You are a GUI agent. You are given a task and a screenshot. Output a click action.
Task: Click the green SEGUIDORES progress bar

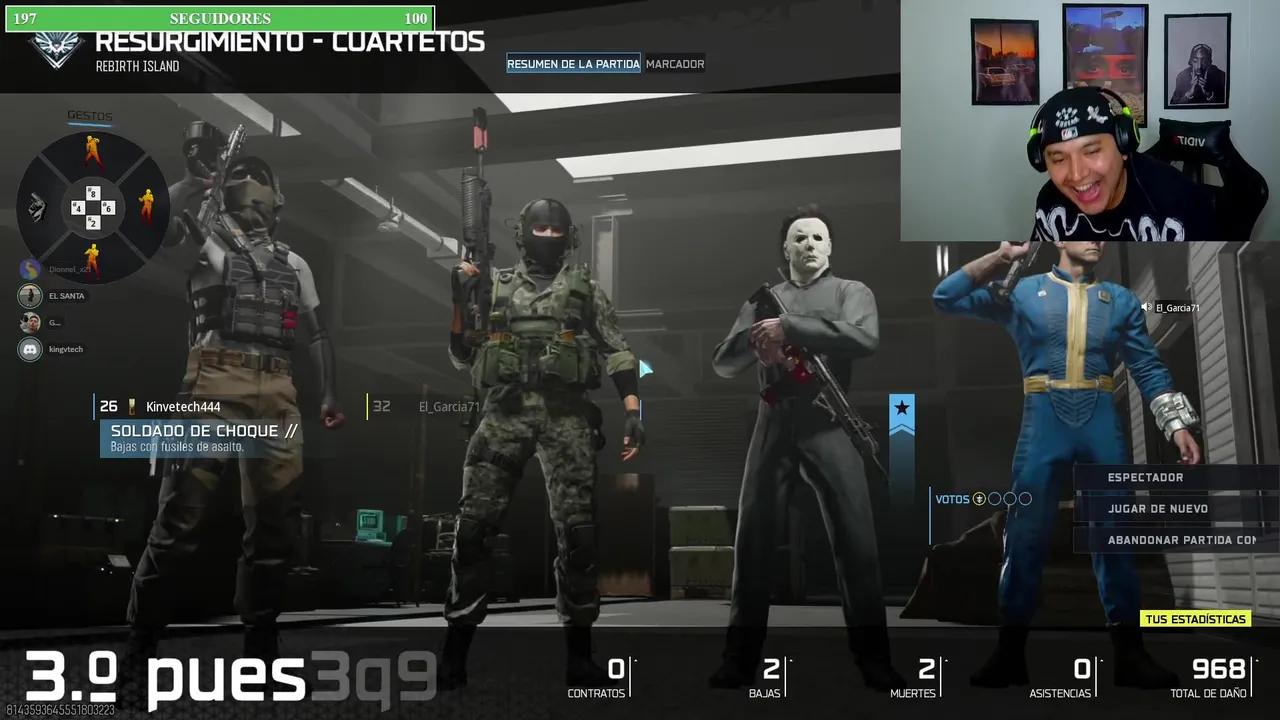[x=220, y=18]
